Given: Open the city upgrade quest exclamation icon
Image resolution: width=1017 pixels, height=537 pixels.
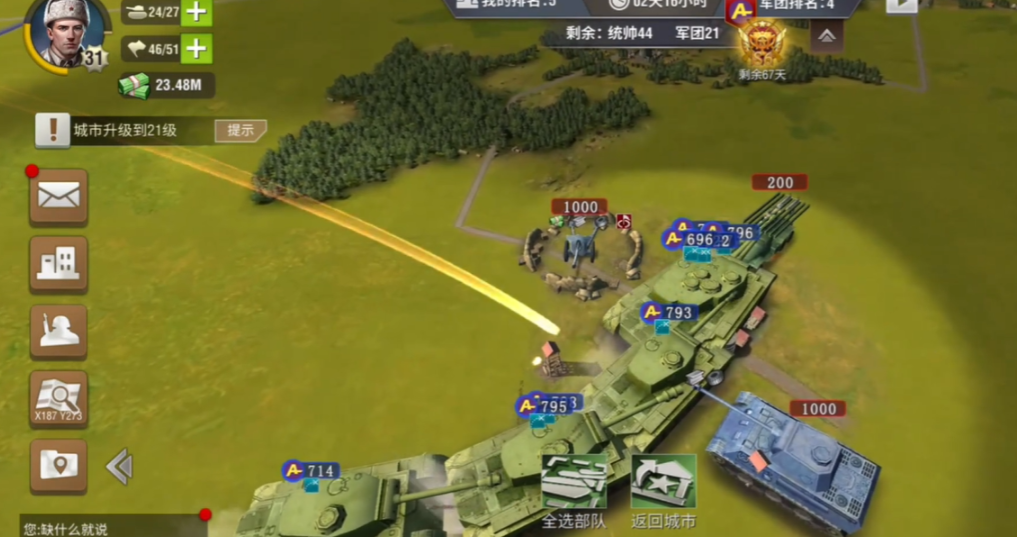Looking at the screenshot, I should click(x=52, y=130).
